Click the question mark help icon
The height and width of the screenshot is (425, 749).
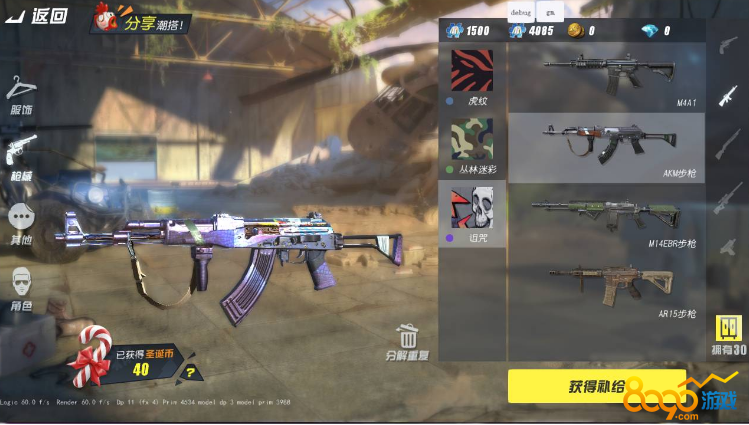[x=191, y=374]
